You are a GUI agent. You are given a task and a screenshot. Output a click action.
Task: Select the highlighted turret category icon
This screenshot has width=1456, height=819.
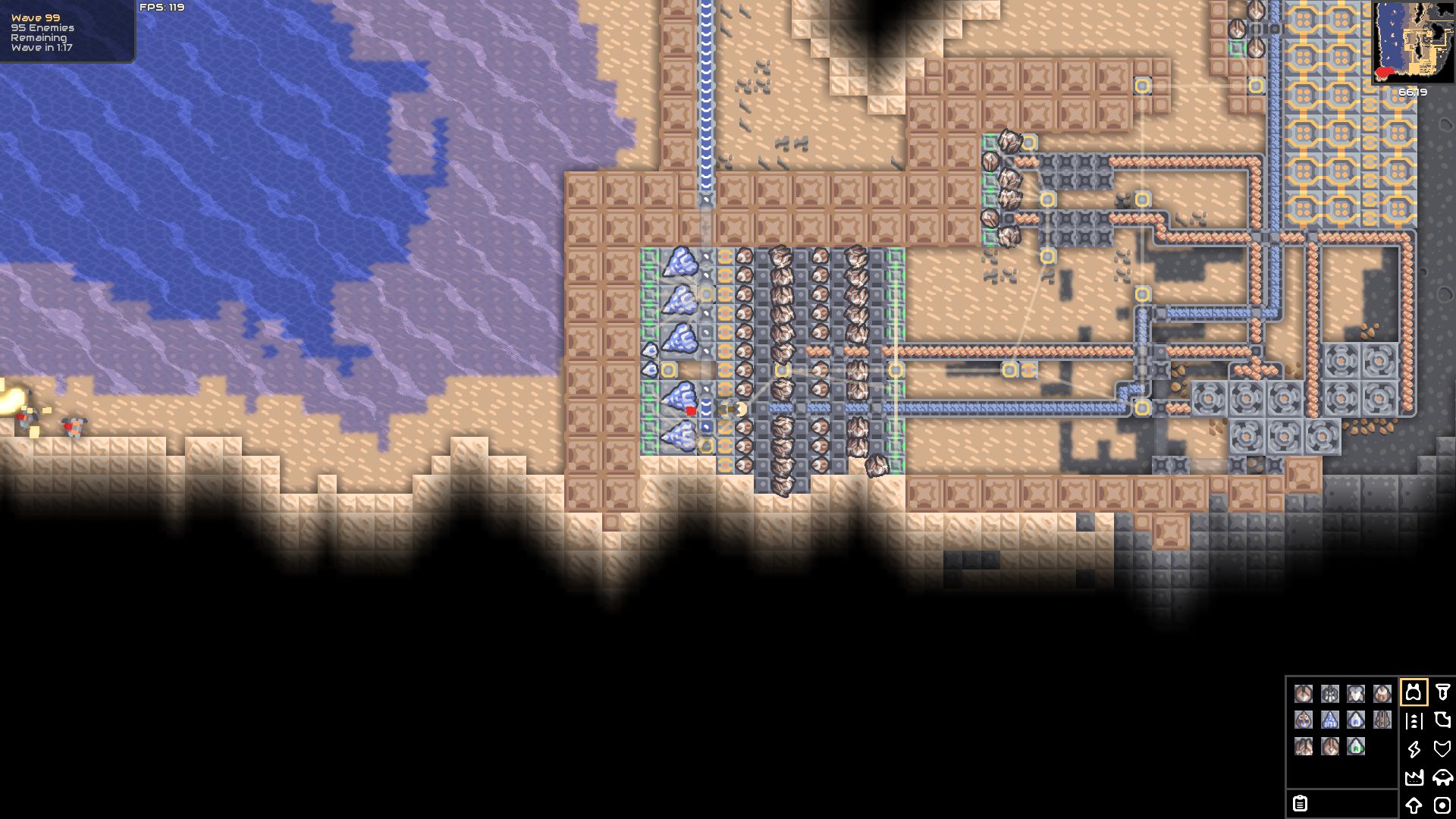1414,693
